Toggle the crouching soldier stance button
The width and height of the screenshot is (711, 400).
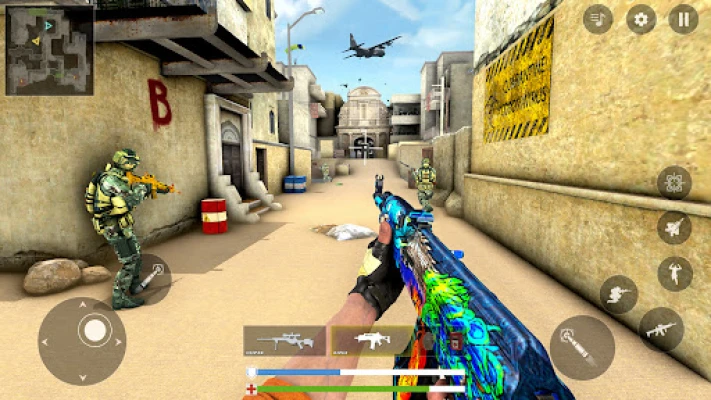pos(618,294)
